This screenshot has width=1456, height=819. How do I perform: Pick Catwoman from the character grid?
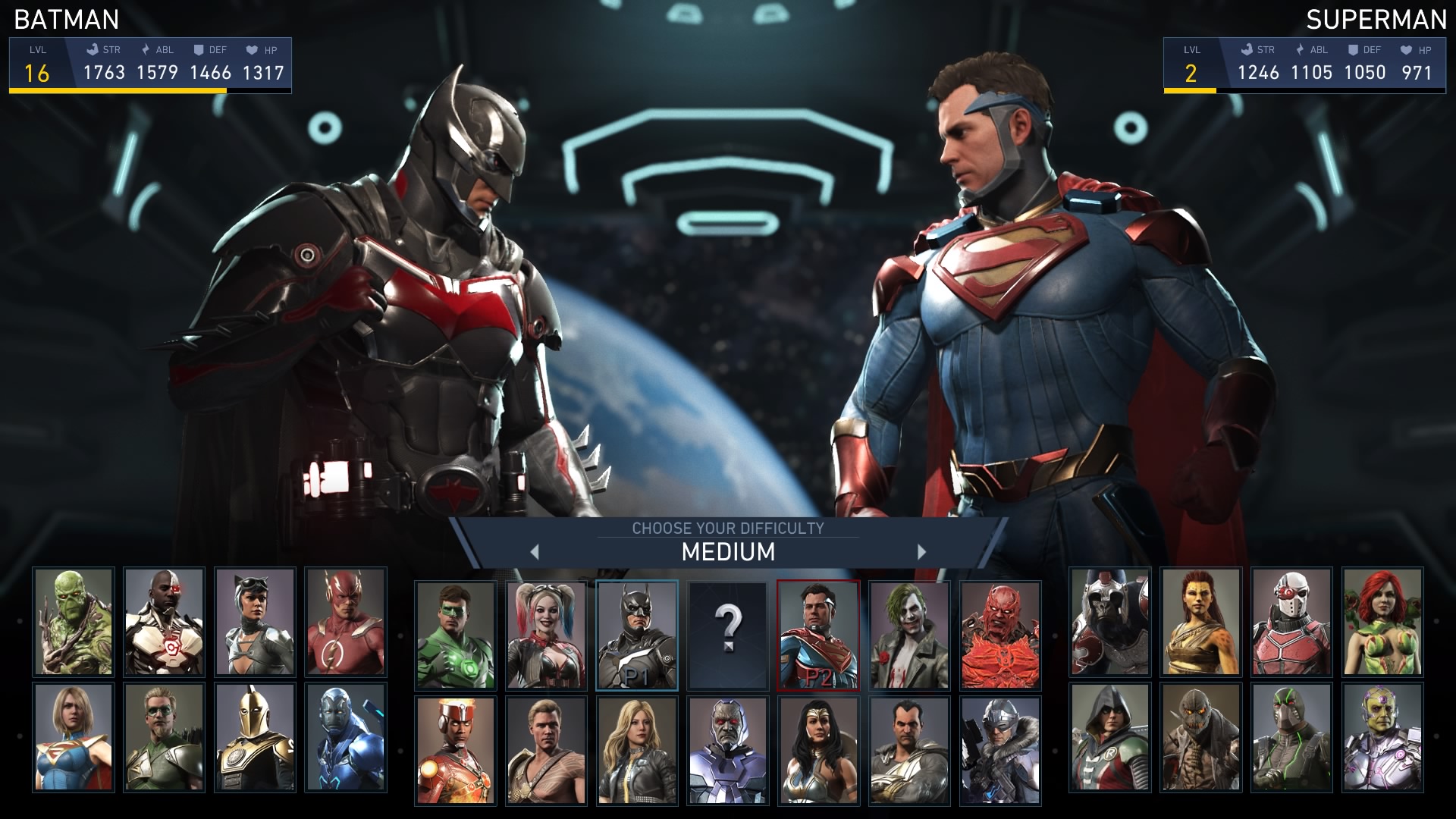point(255,622)
